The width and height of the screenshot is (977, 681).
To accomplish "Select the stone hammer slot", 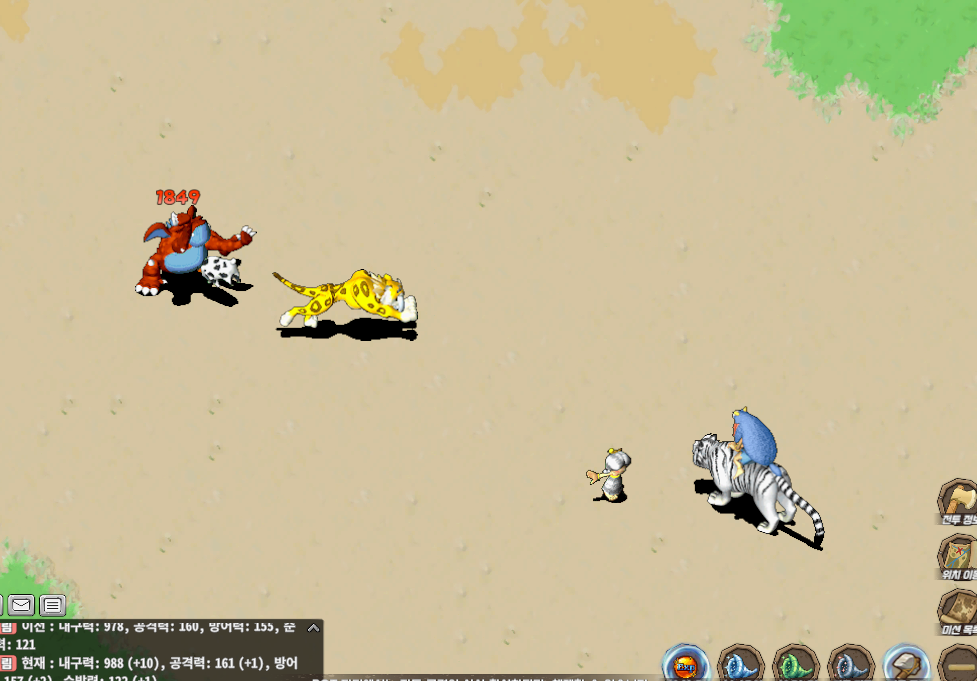I will pyautogui.click(x=906, y=665).
